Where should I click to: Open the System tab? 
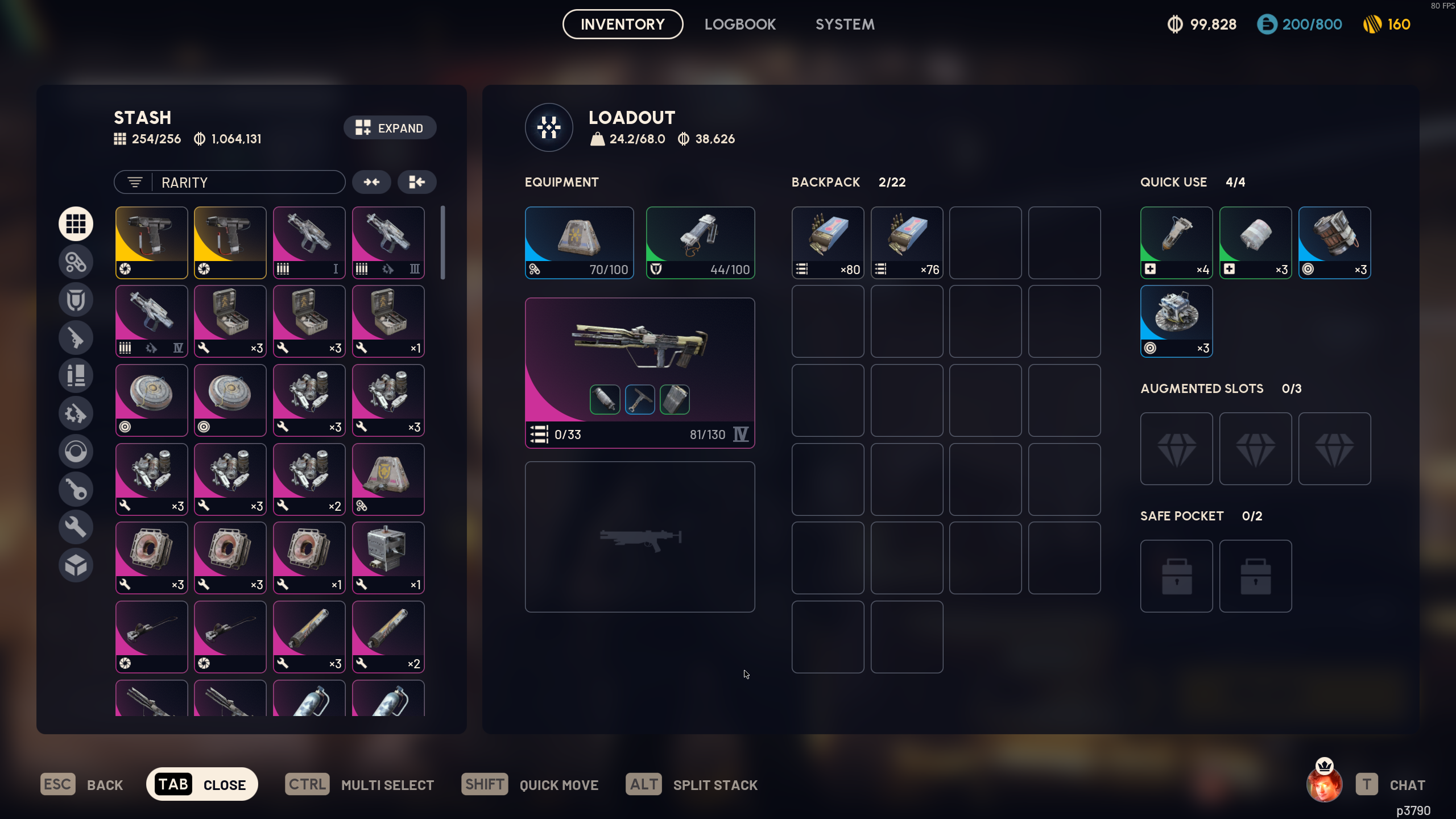[x=845, y=24]
